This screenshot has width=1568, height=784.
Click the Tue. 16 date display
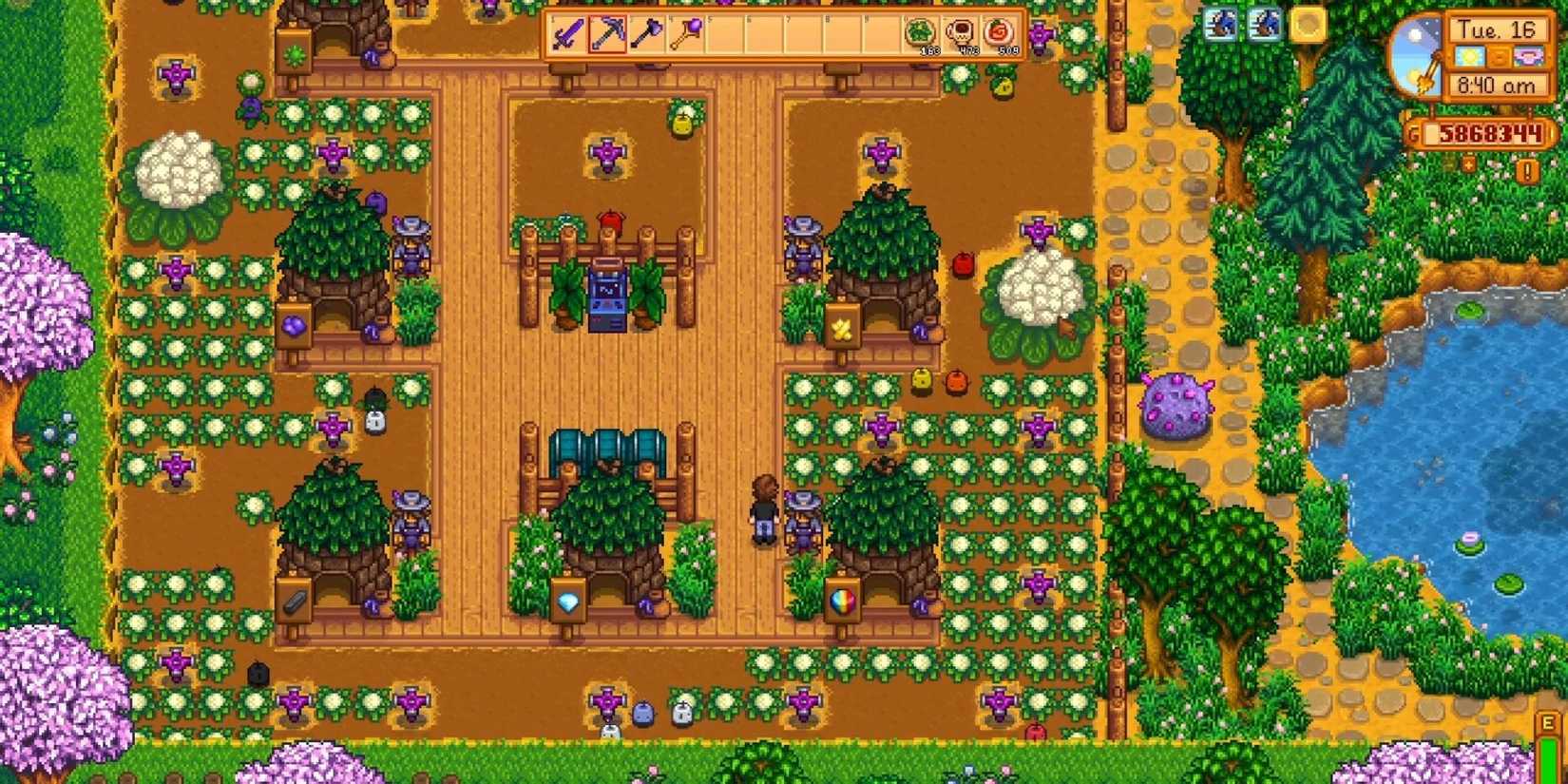click(1497, 29)
